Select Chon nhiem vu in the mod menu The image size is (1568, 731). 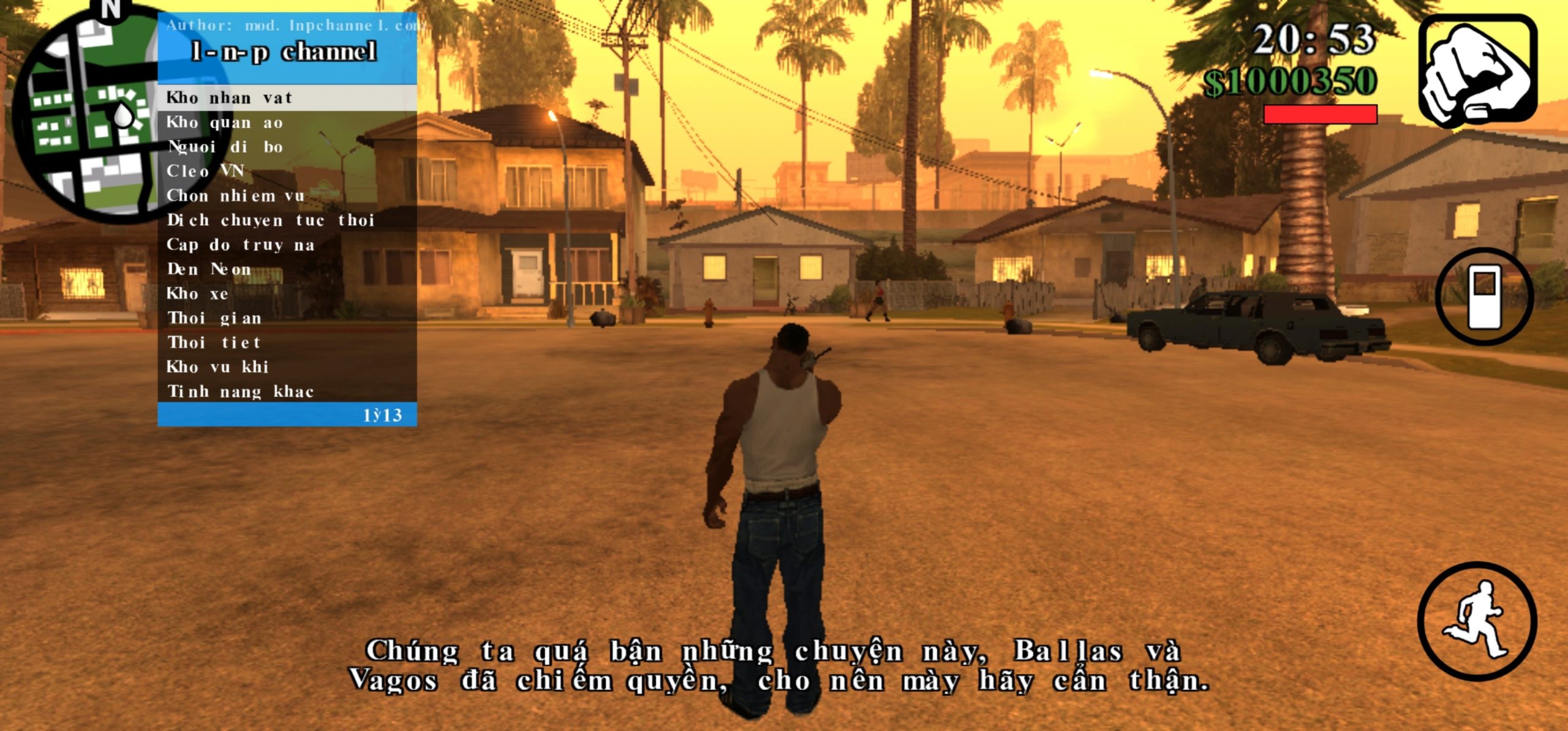click(287, 196)
